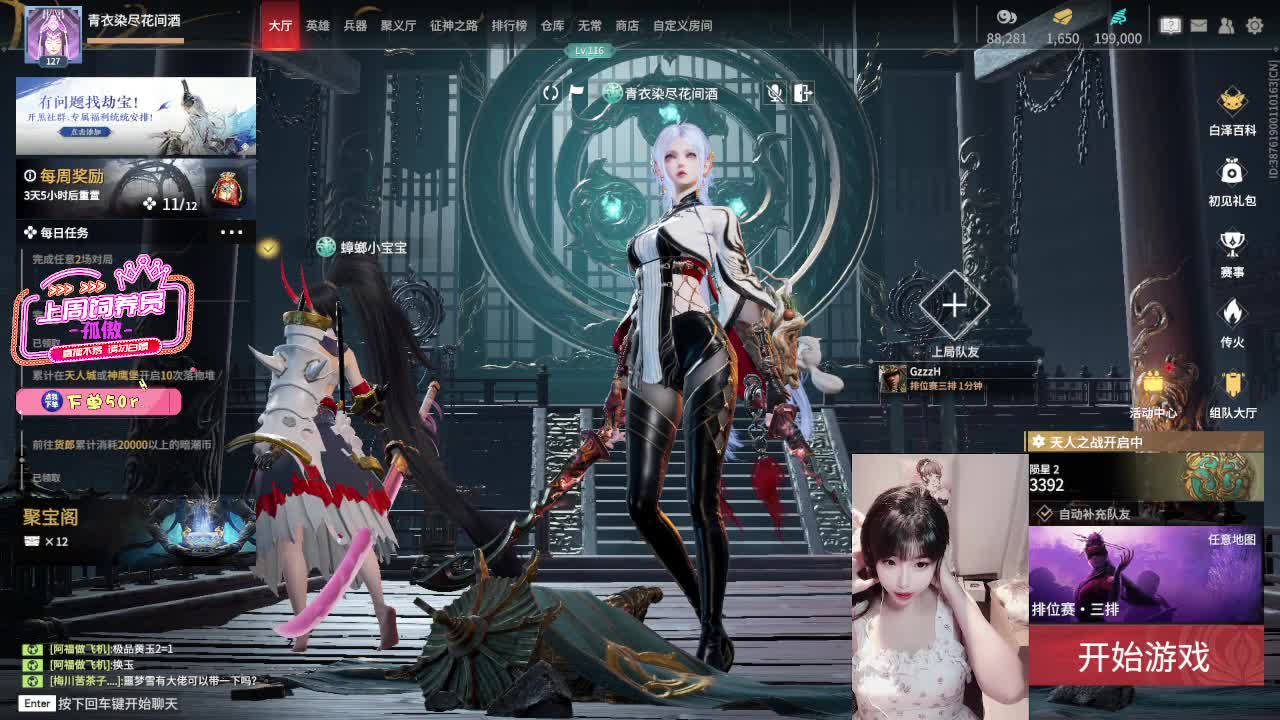Open the 赛事 tournament trophy icon
The width and height of the screenshot is (1280, 720).
(1231, 244)
